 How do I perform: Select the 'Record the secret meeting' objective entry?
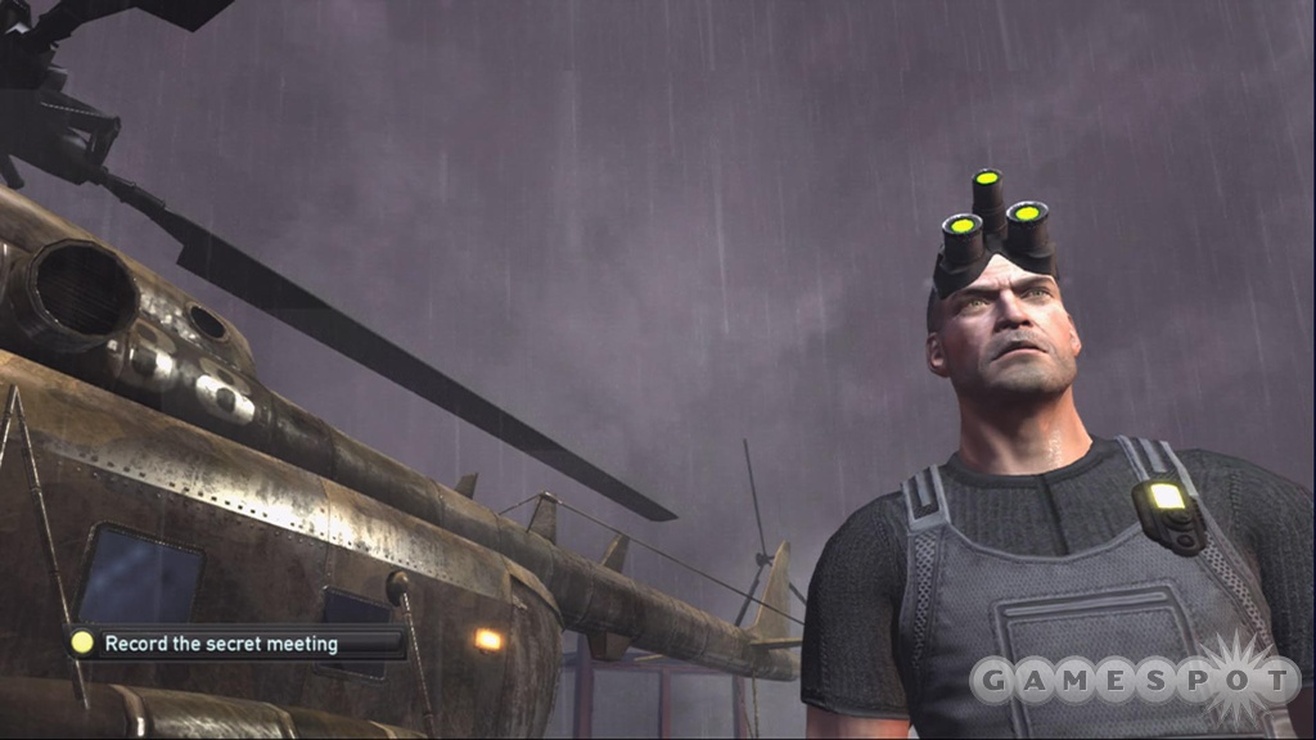click(x=221, y=644)
